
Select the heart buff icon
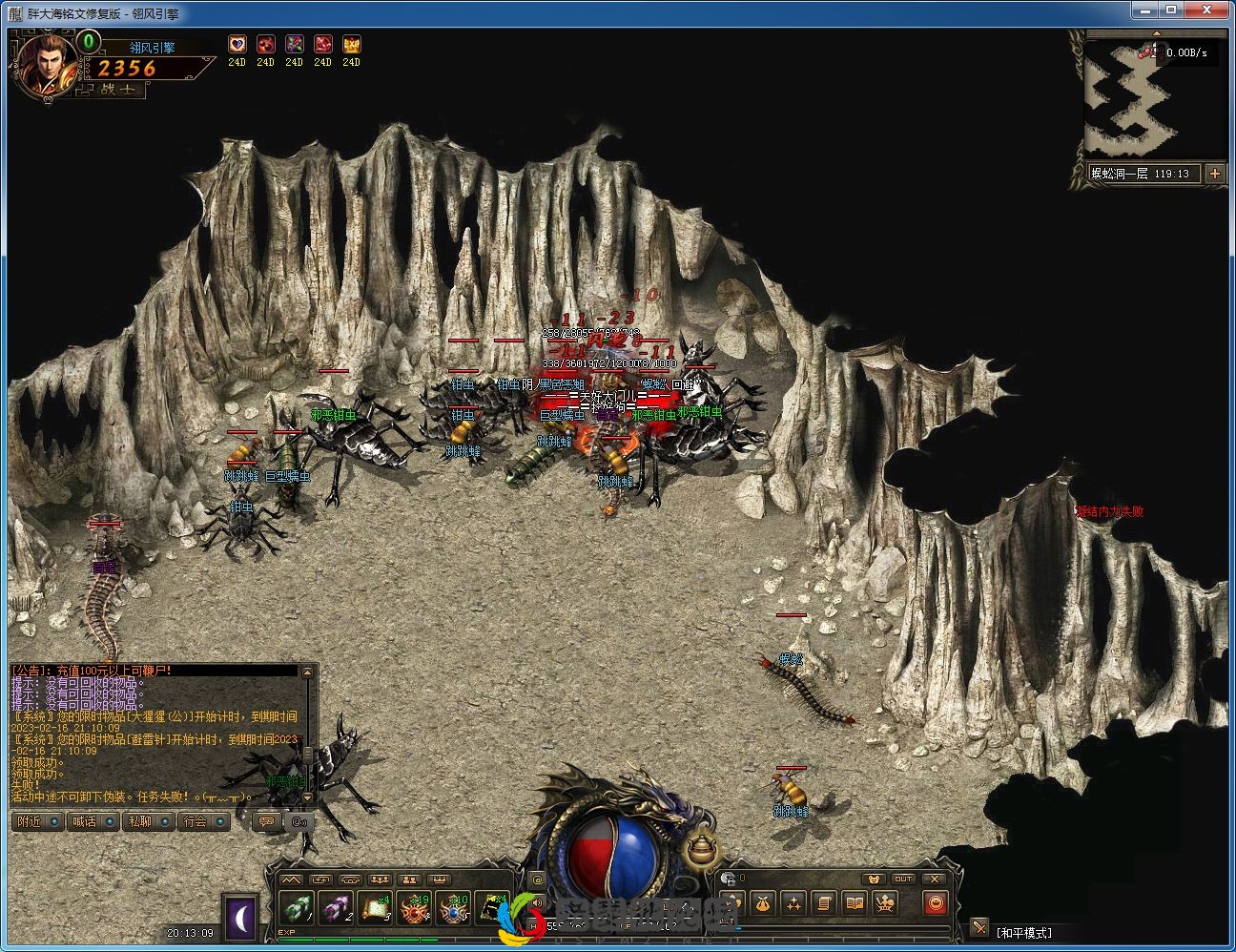237,44
